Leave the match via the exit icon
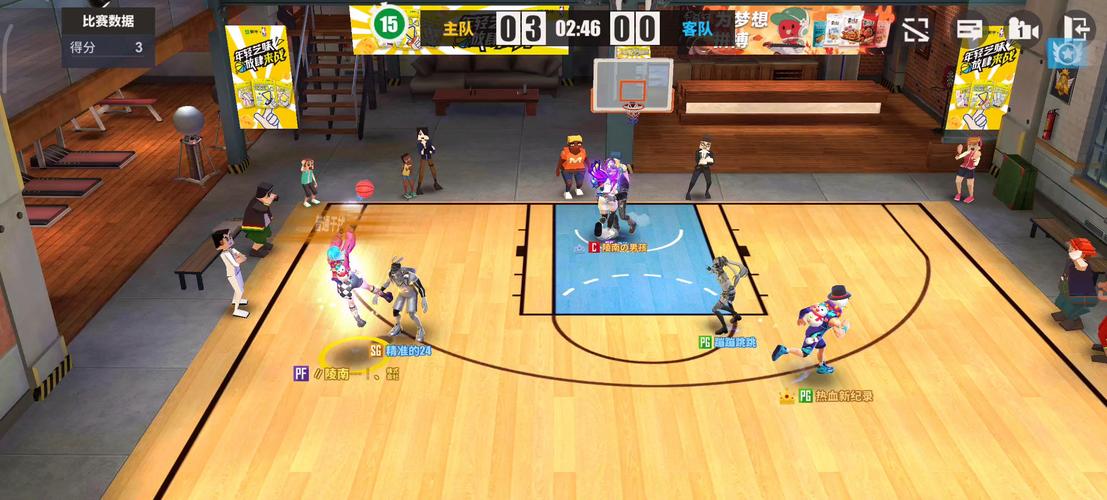Image resolution: width=1107 pixels, height=500 pixels. tap(1079, 28)
